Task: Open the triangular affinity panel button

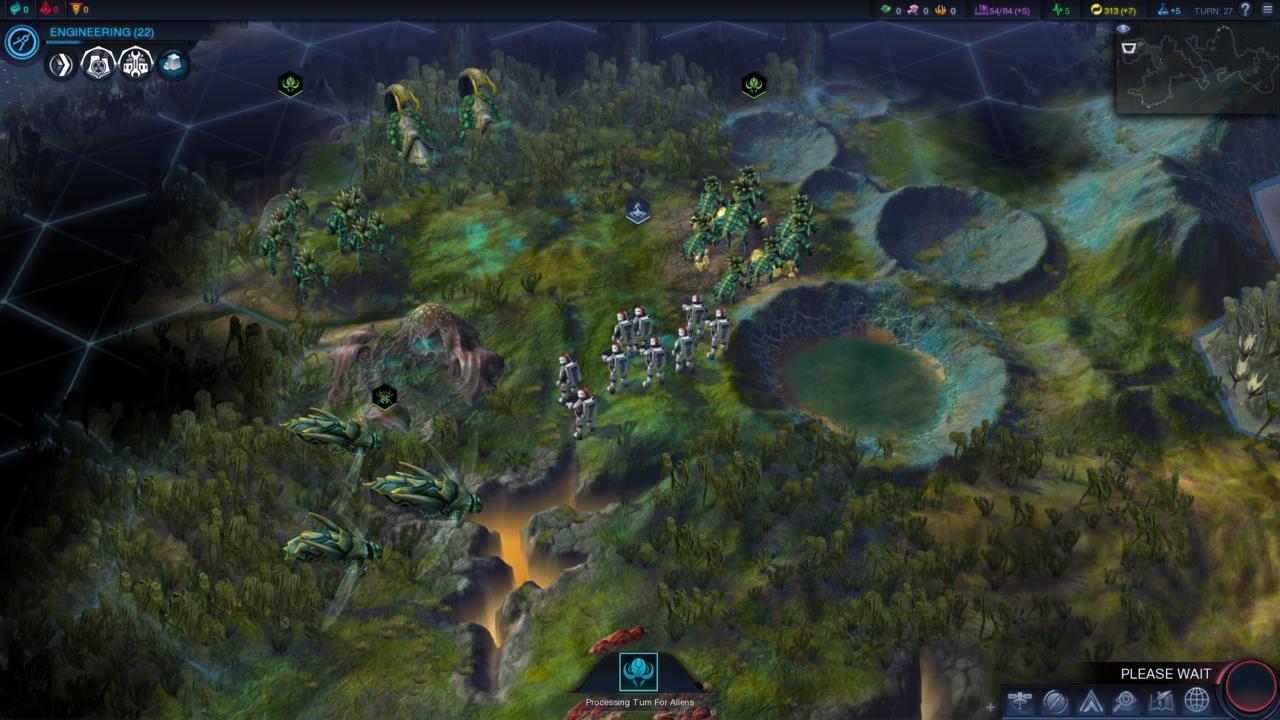Action: (1090, 701)
